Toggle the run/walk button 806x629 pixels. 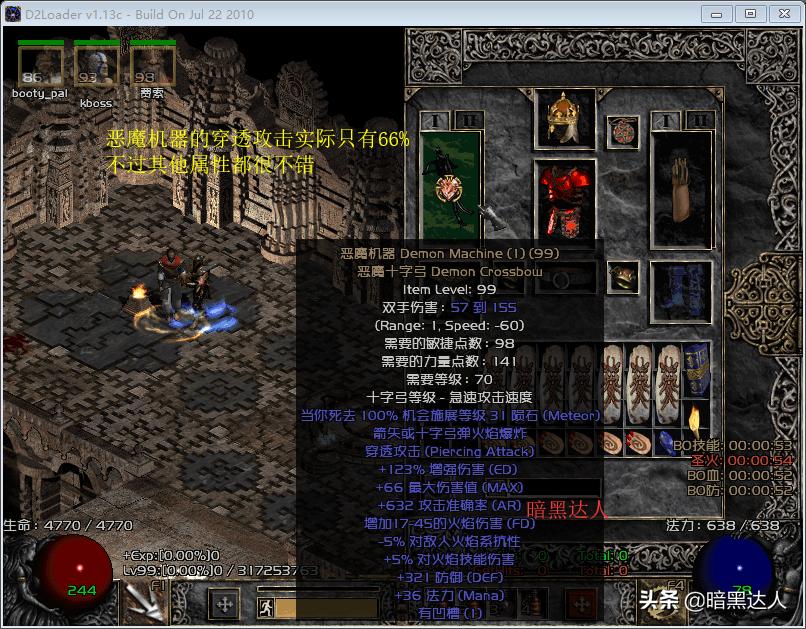(265, 606)
